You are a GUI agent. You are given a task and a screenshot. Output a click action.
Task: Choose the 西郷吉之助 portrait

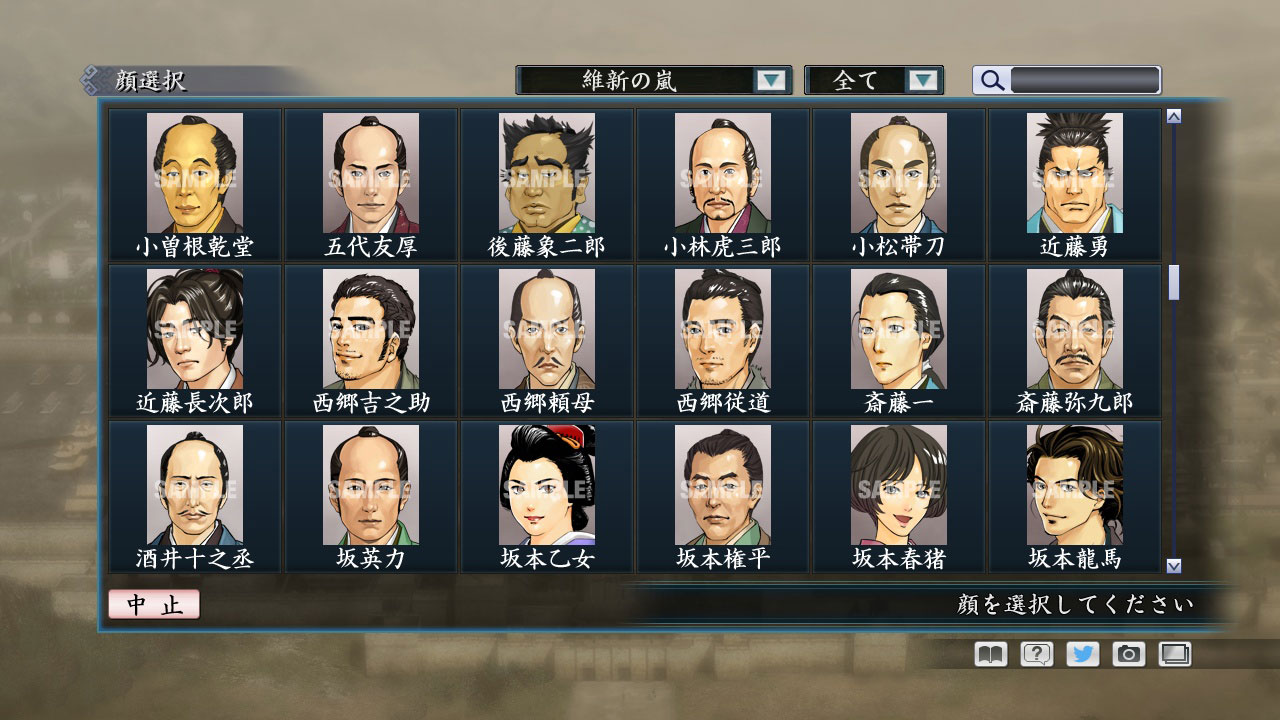click(x=370, y=330)
